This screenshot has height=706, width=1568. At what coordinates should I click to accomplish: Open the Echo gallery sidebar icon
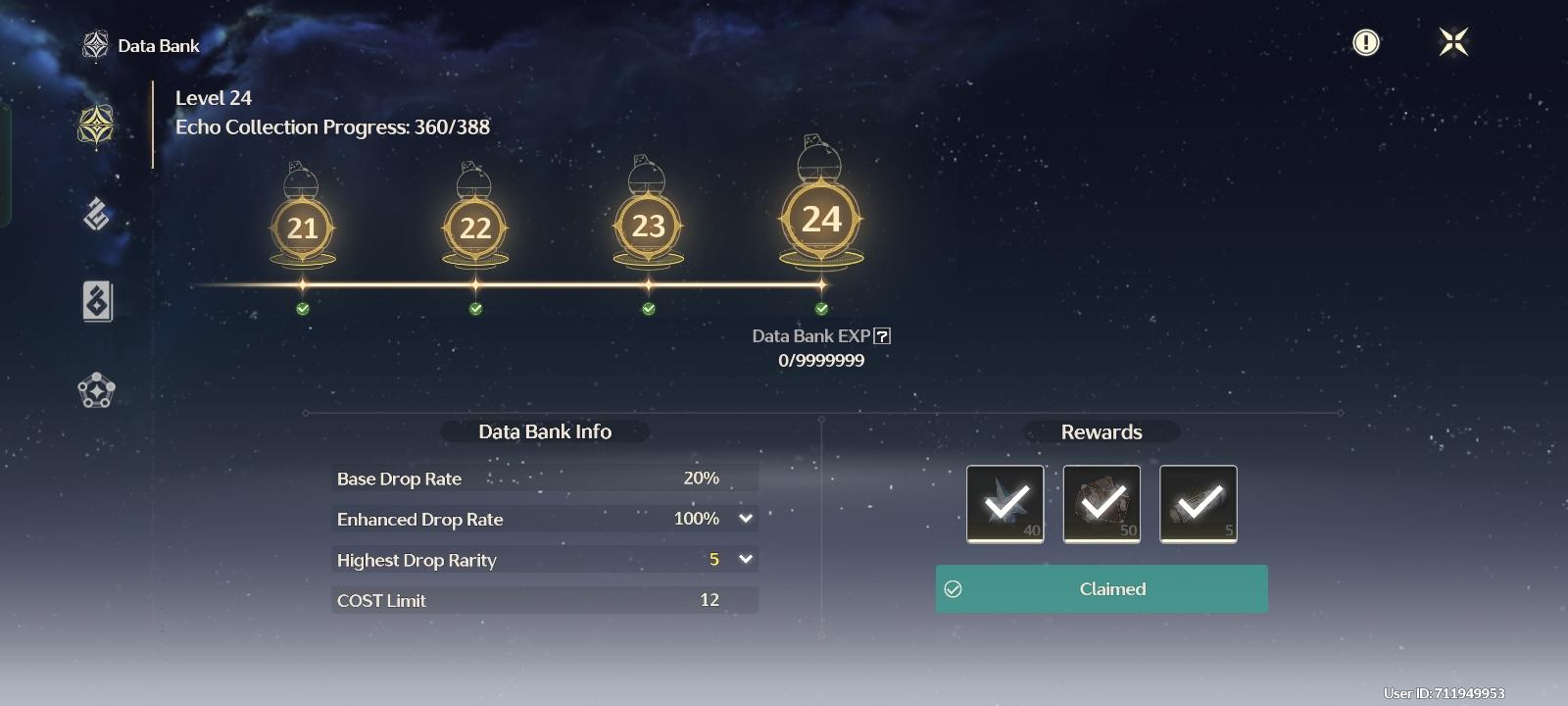coord(95,214)
